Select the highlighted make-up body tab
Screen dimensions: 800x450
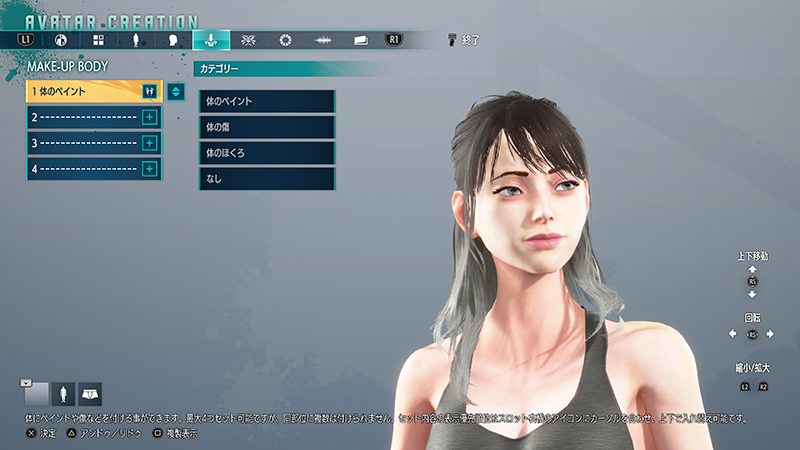(211, 40)
